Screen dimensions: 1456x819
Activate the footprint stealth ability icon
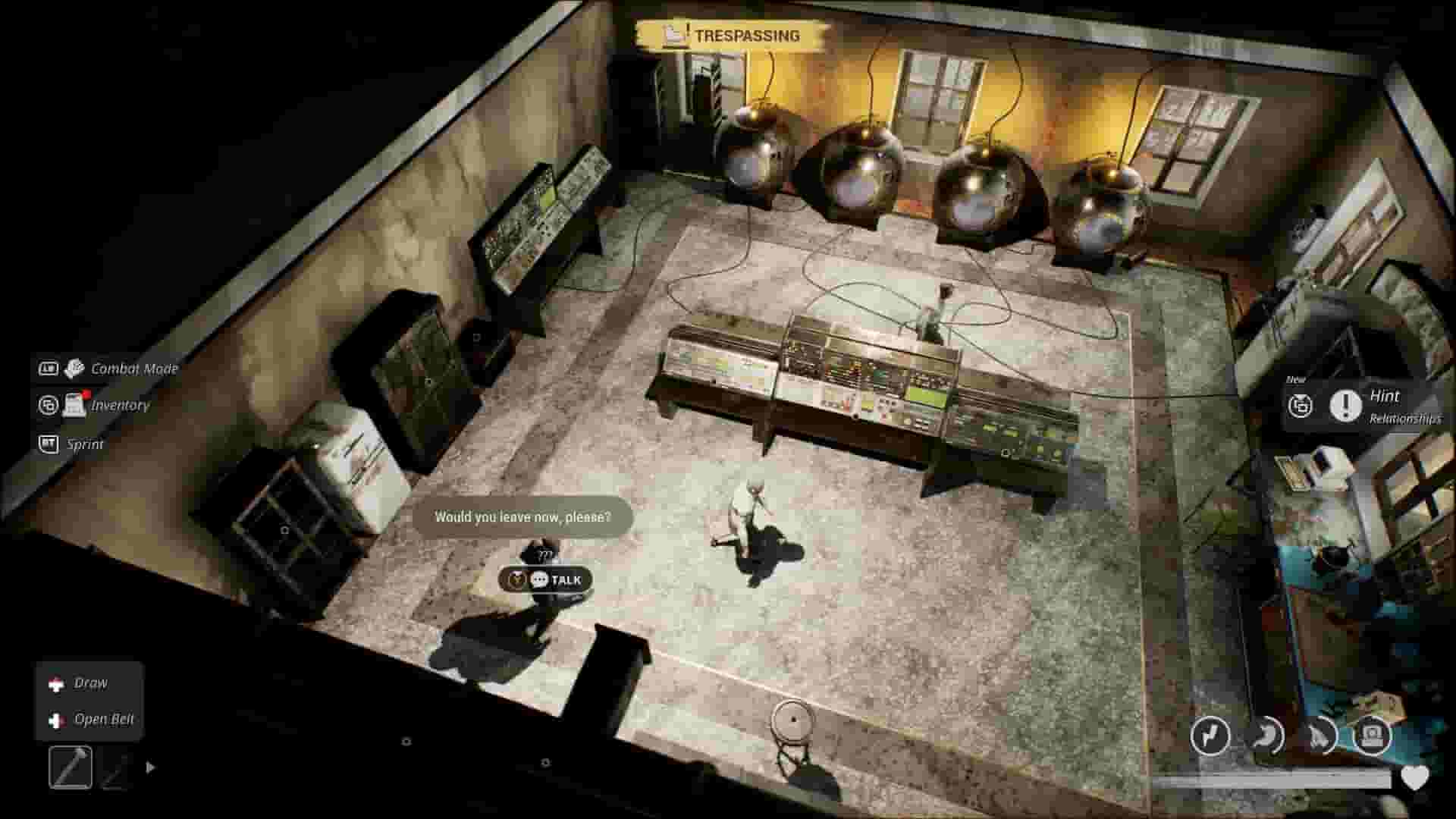(x=1317, y=736)
